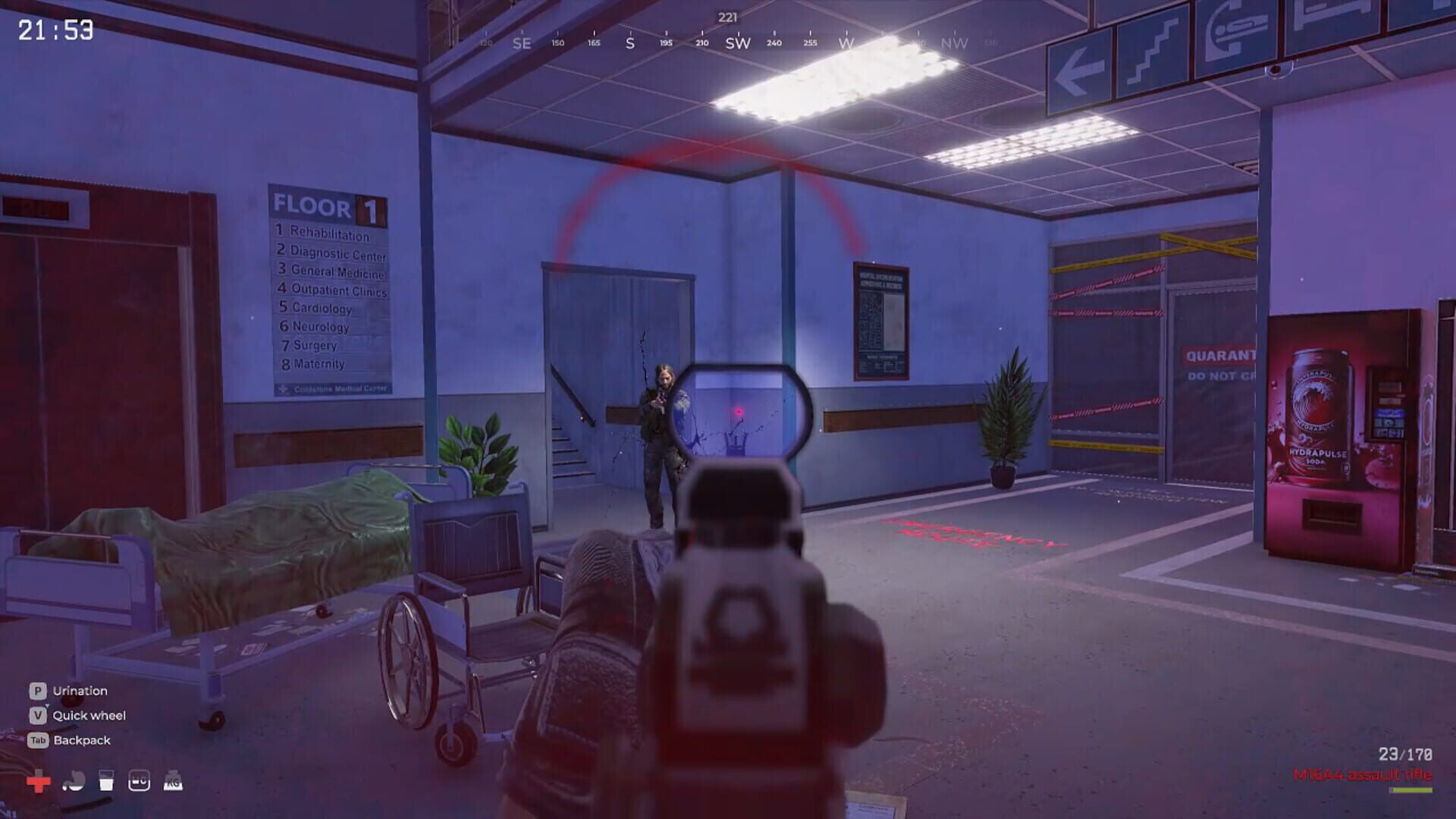Click the red health cross status icon
Image resolution: width=1456 pixels, height=819 pixels.
tap(39, 781)
